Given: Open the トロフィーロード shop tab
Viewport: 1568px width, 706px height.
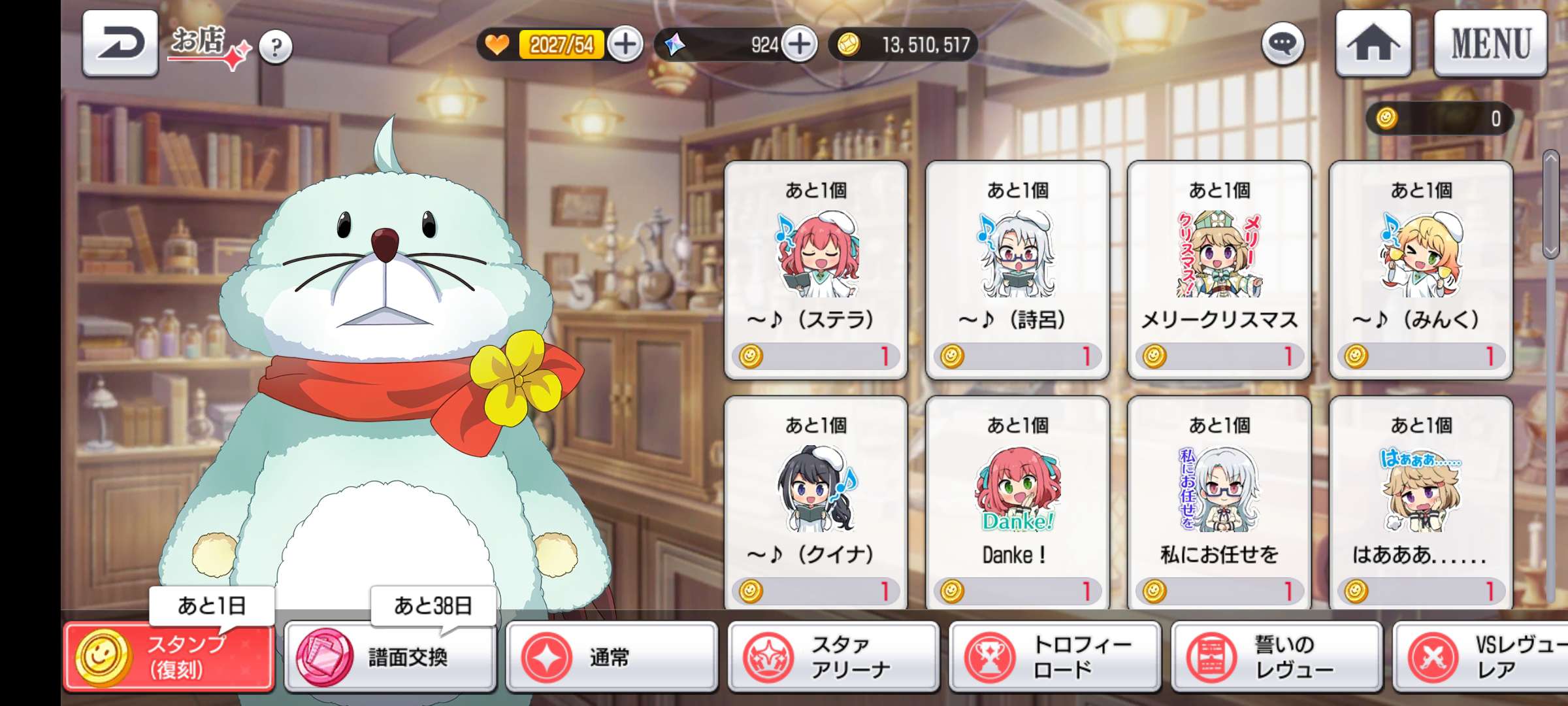Looking at the screenshot, I should tap(1055, 657).
